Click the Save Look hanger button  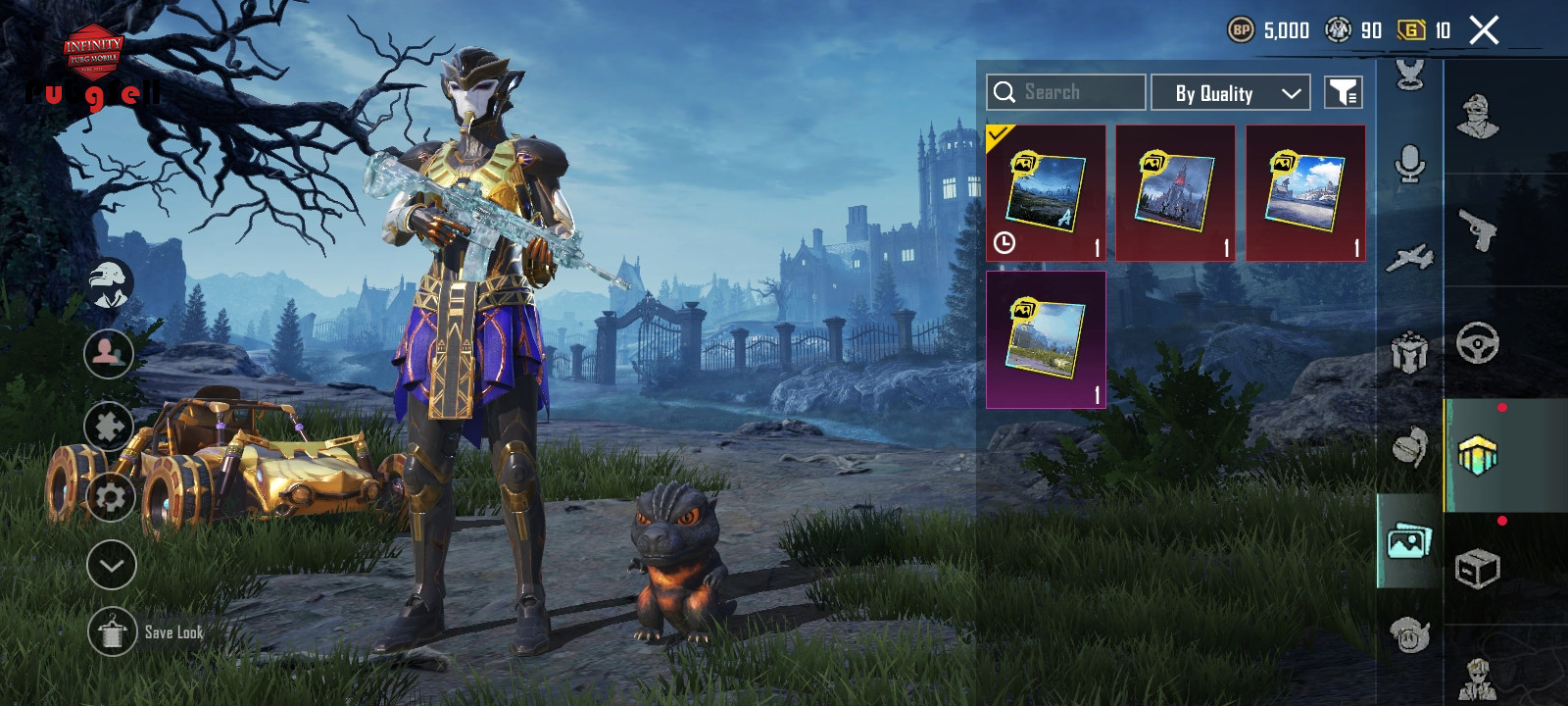[113, 632]
